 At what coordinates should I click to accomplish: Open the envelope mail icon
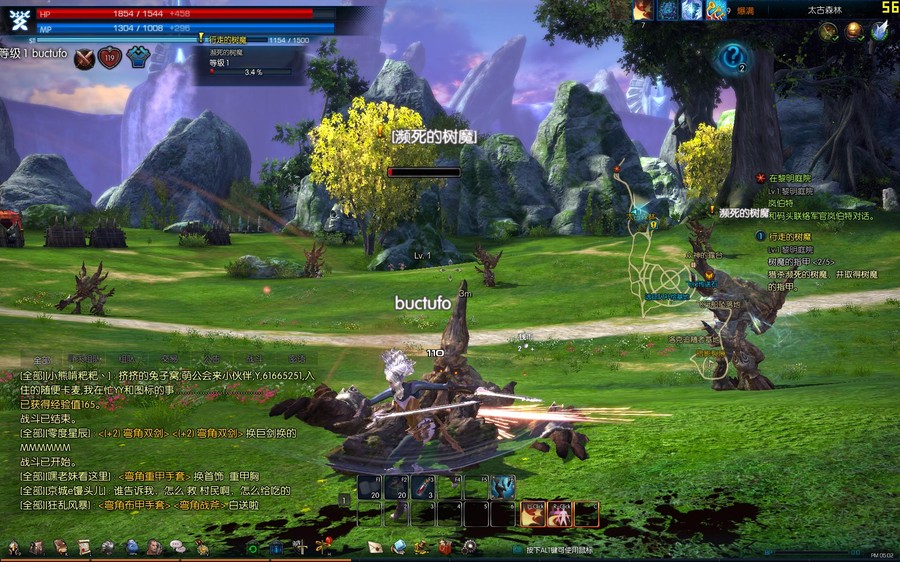click(x=375, y=547)
